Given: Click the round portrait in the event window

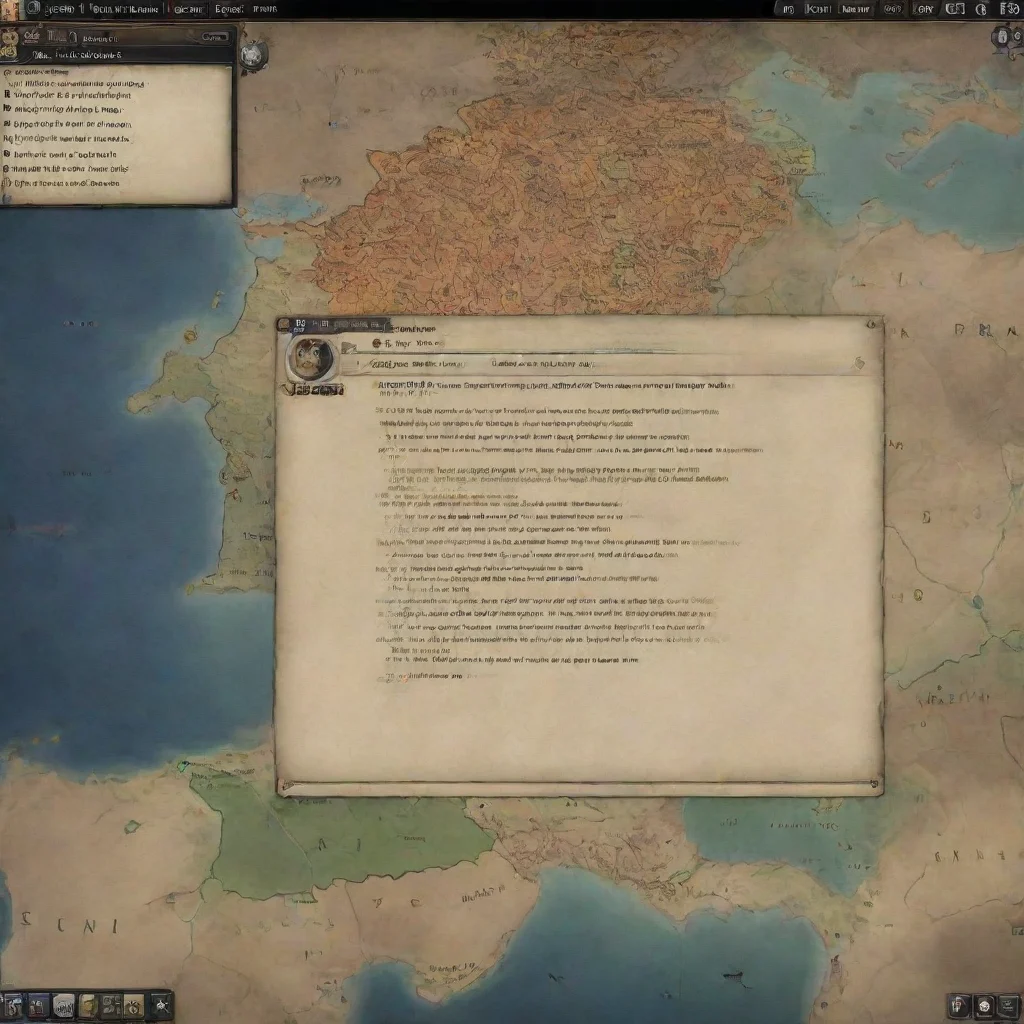Looking at the screenshot, I should coord(309,359).
